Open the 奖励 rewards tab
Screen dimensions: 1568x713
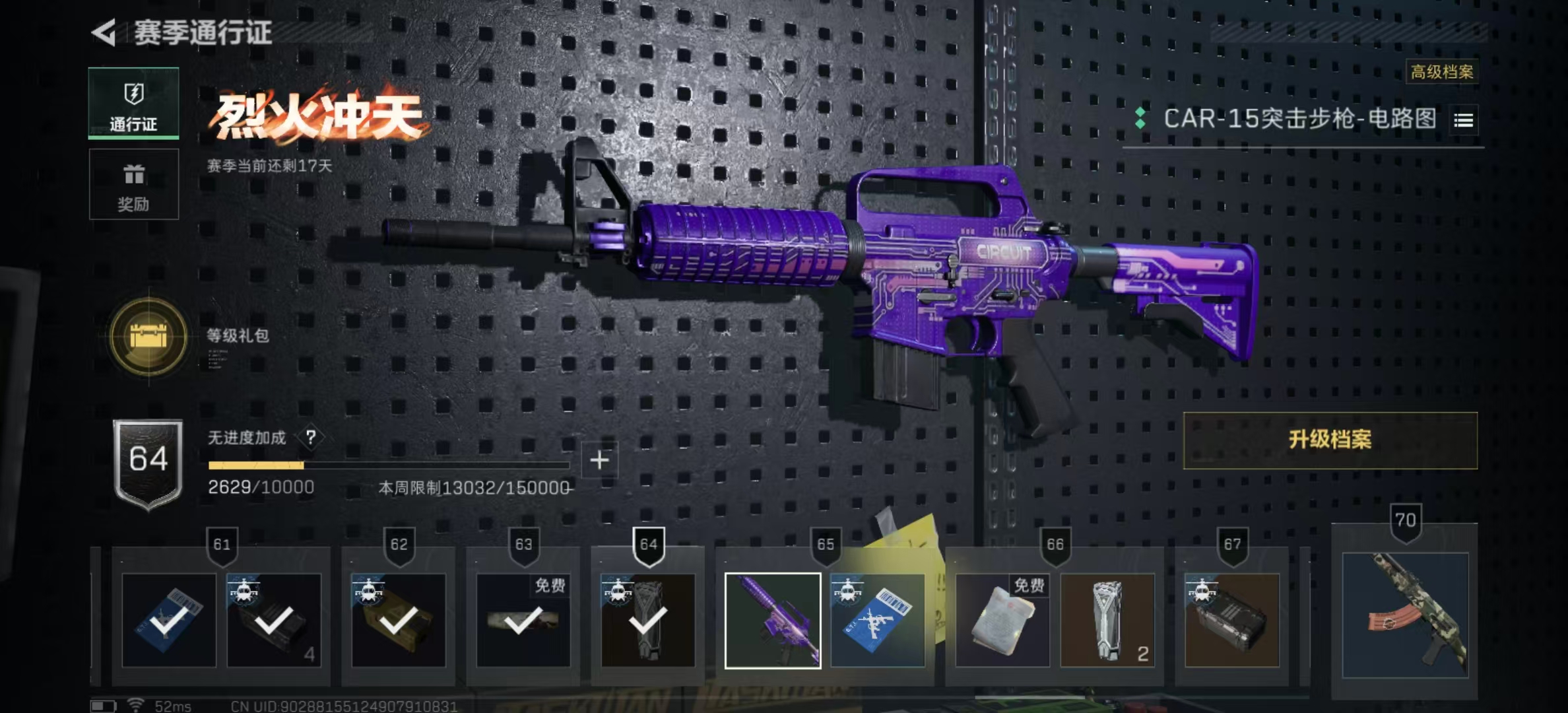(133, 185)
